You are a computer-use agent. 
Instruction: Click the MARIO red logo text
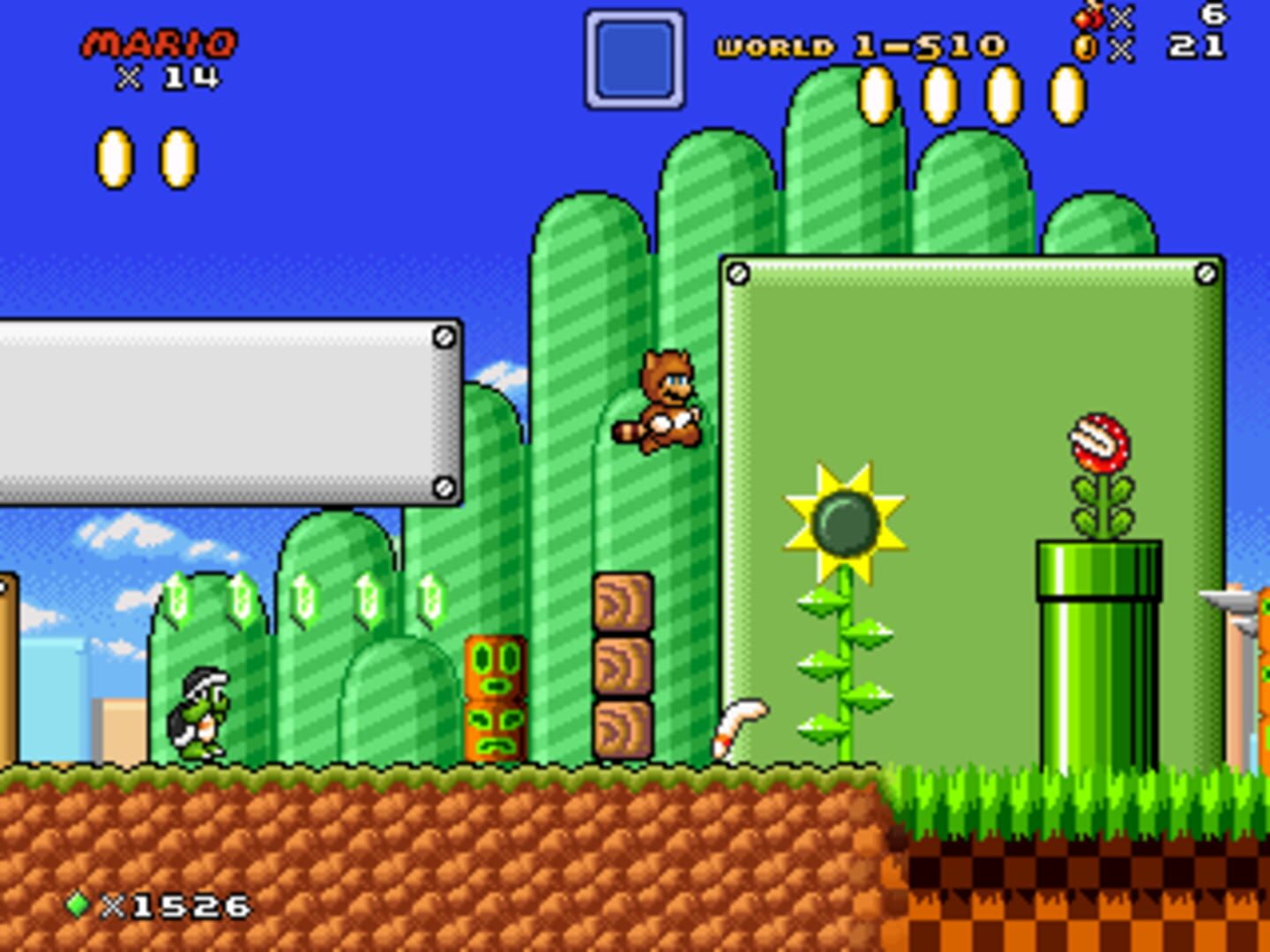click(161, 42)
